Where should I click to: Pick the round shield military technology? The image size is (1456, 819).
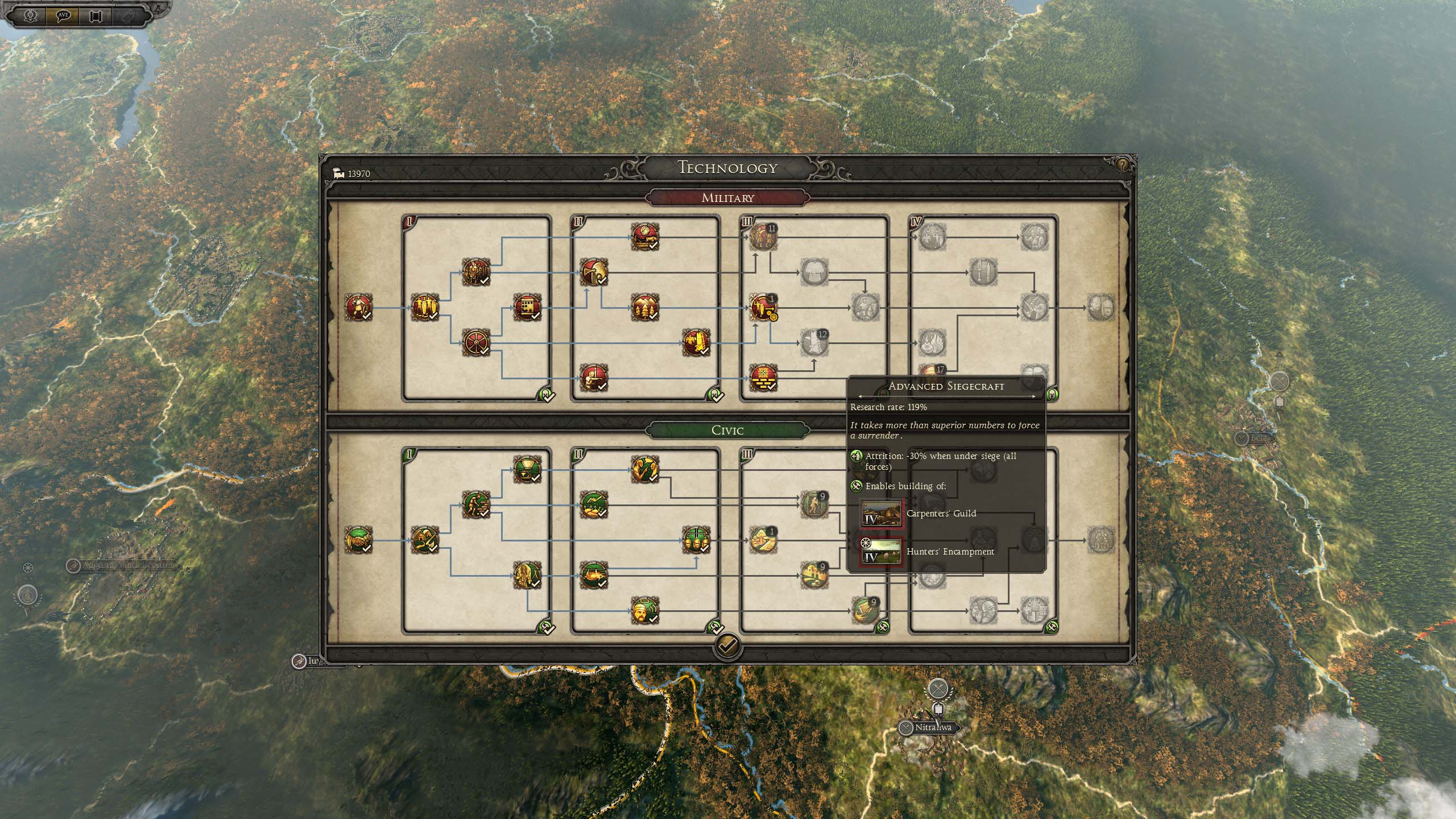(475, 342)
